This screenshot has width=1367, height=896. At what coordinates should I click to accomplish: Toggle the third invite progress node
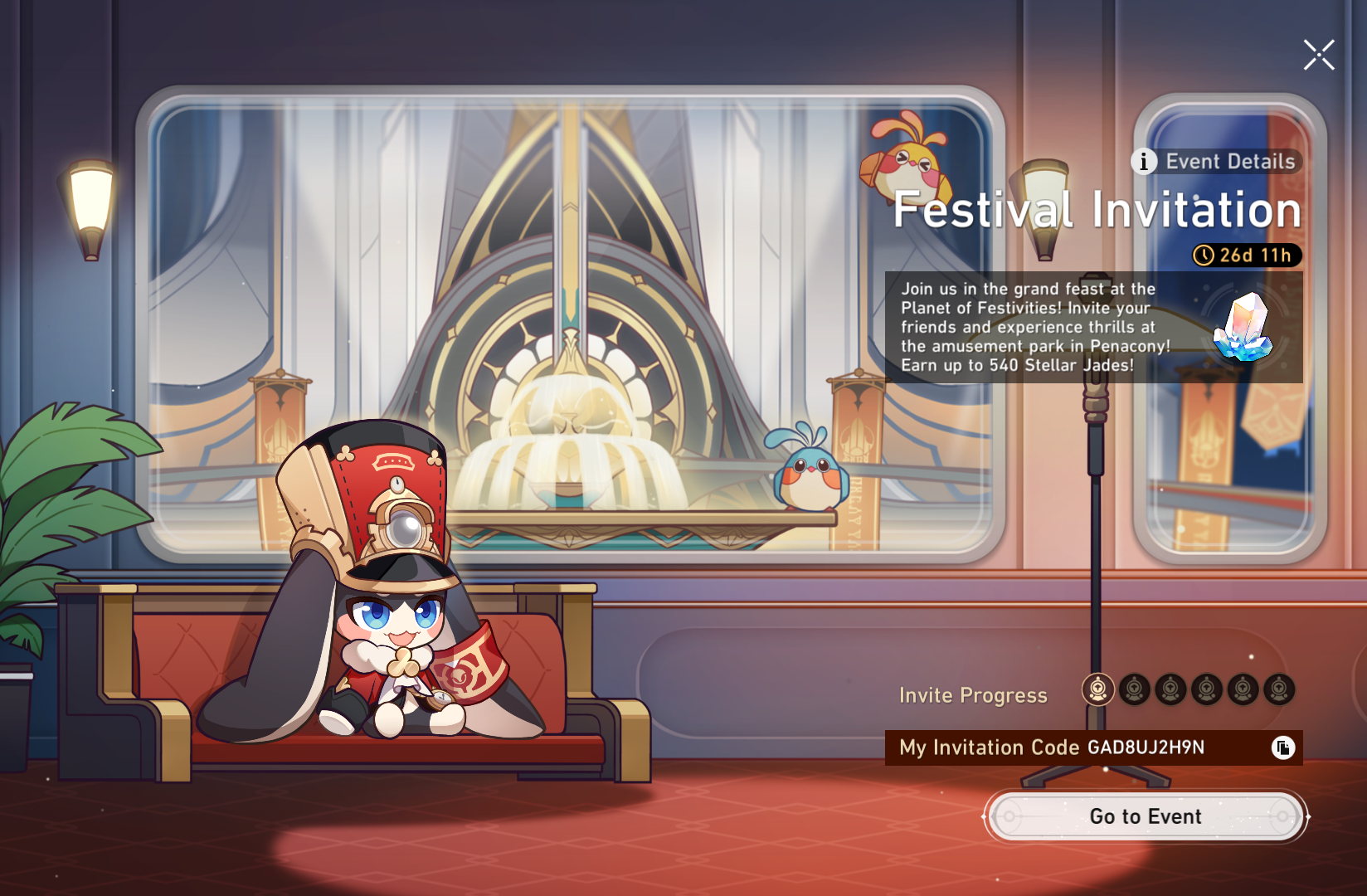(x=1169, y=689)
